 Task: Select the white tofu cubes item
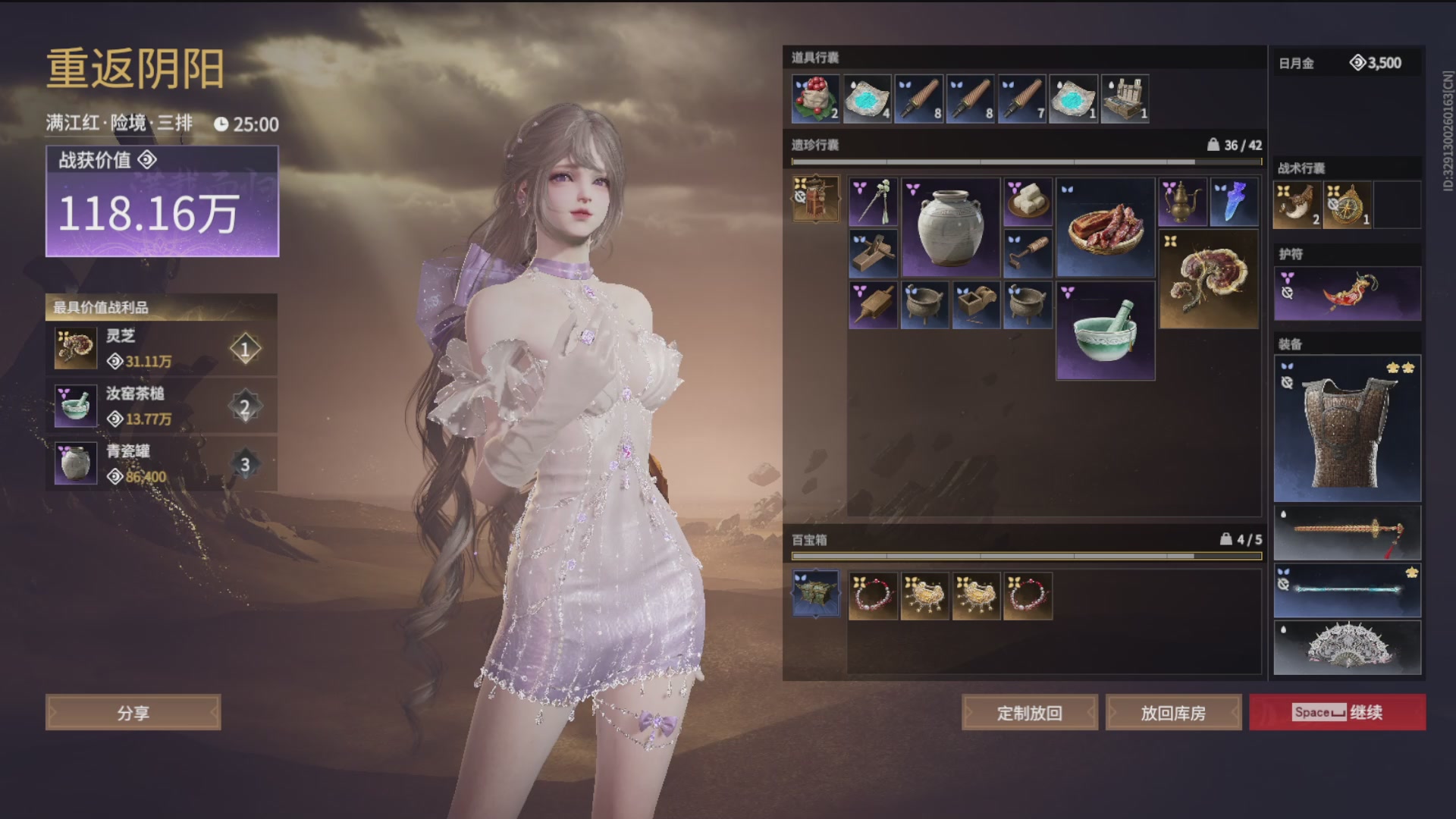coord(1028,202)
